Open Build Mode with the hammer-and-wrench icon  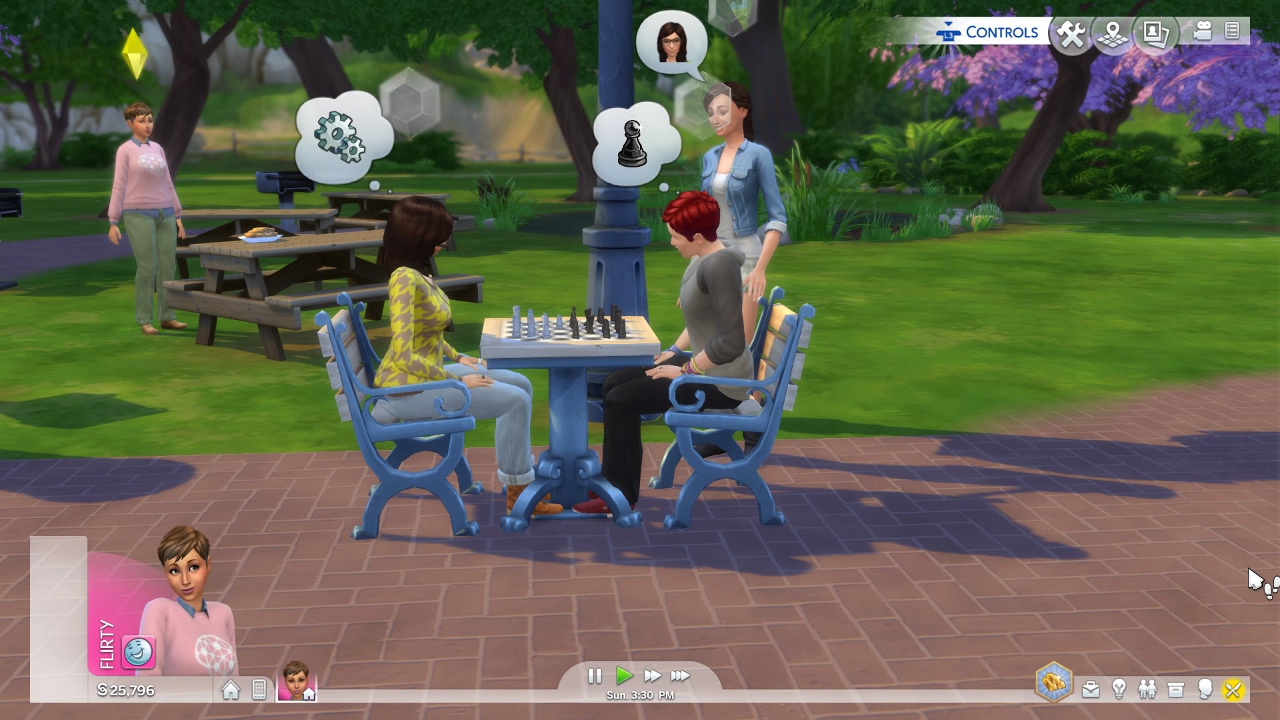coord(1071,35)
